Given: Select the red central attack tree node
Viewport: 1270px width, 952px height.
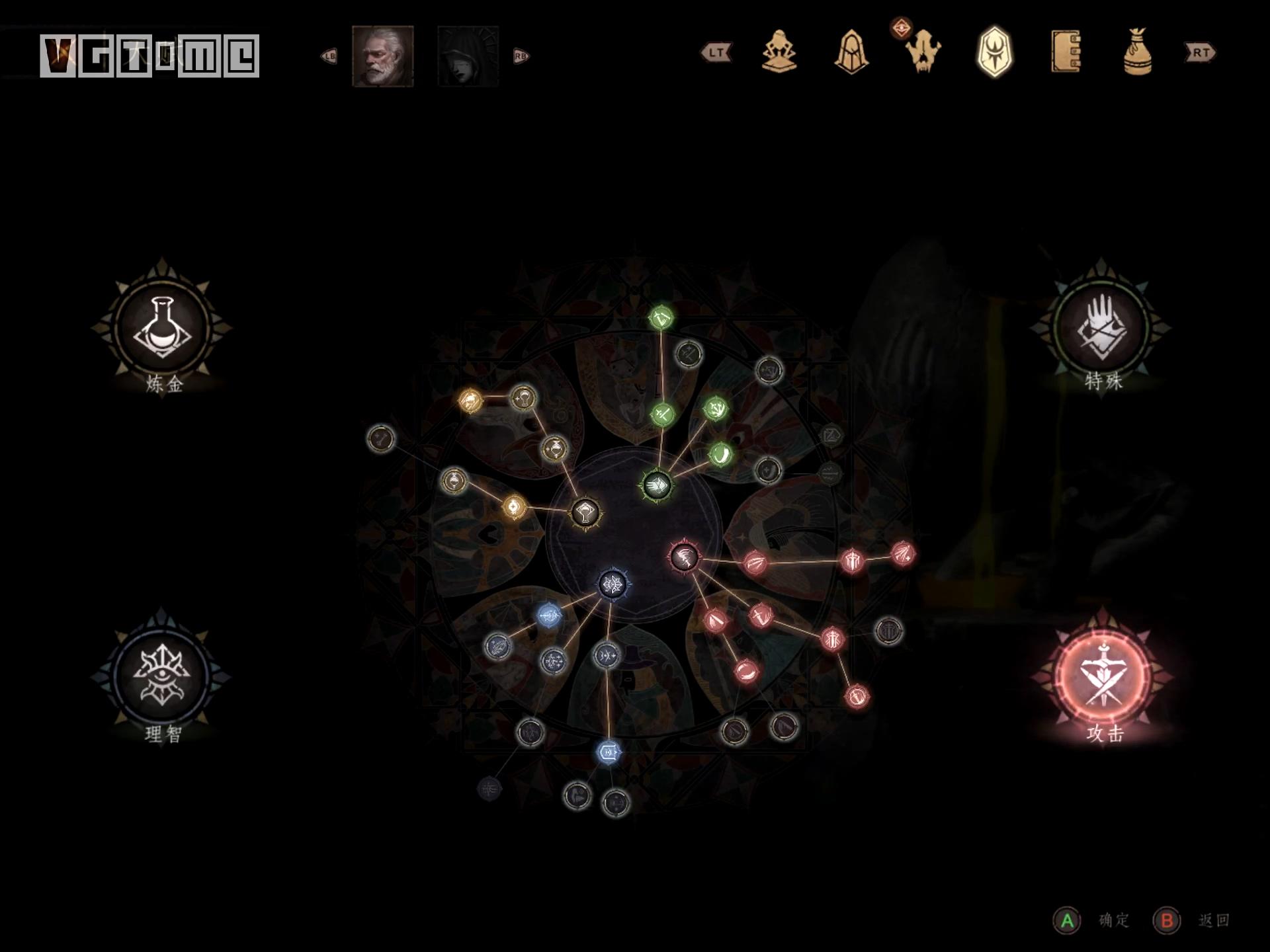Looking at the screenshot, I should (x=684, y=557).
